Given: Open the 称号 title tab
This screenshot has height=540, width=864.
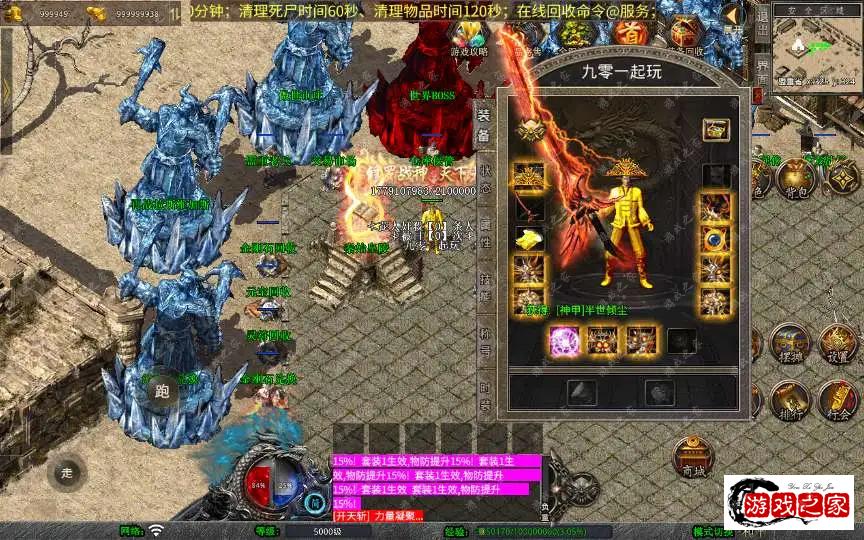Looking at the screenshot, I should (x=484, y=339).
